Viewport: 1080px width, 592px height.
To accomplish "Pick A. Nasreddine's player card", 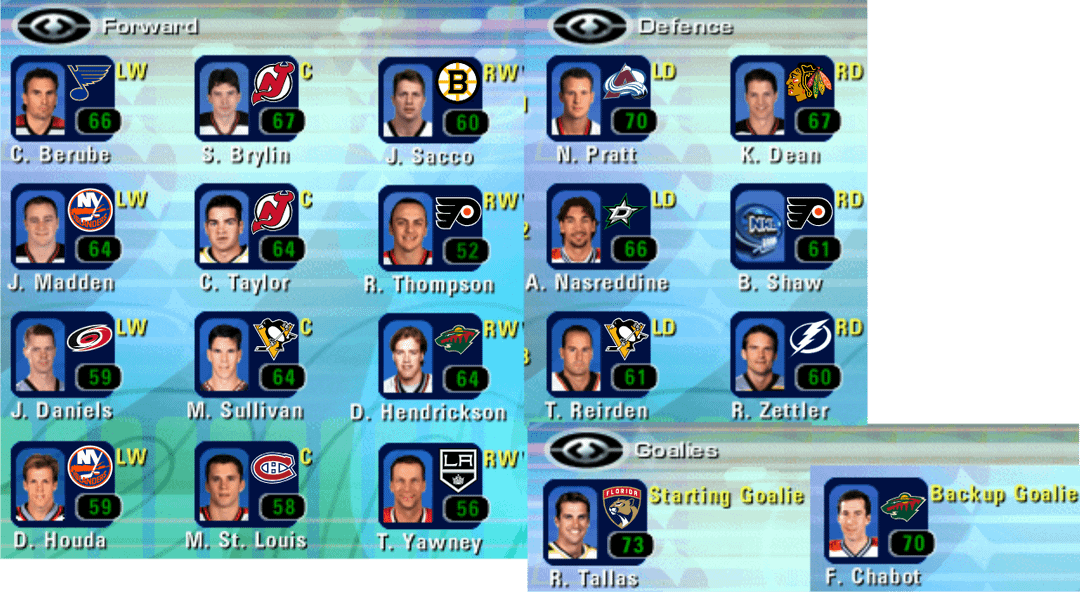I will [599, 226].
